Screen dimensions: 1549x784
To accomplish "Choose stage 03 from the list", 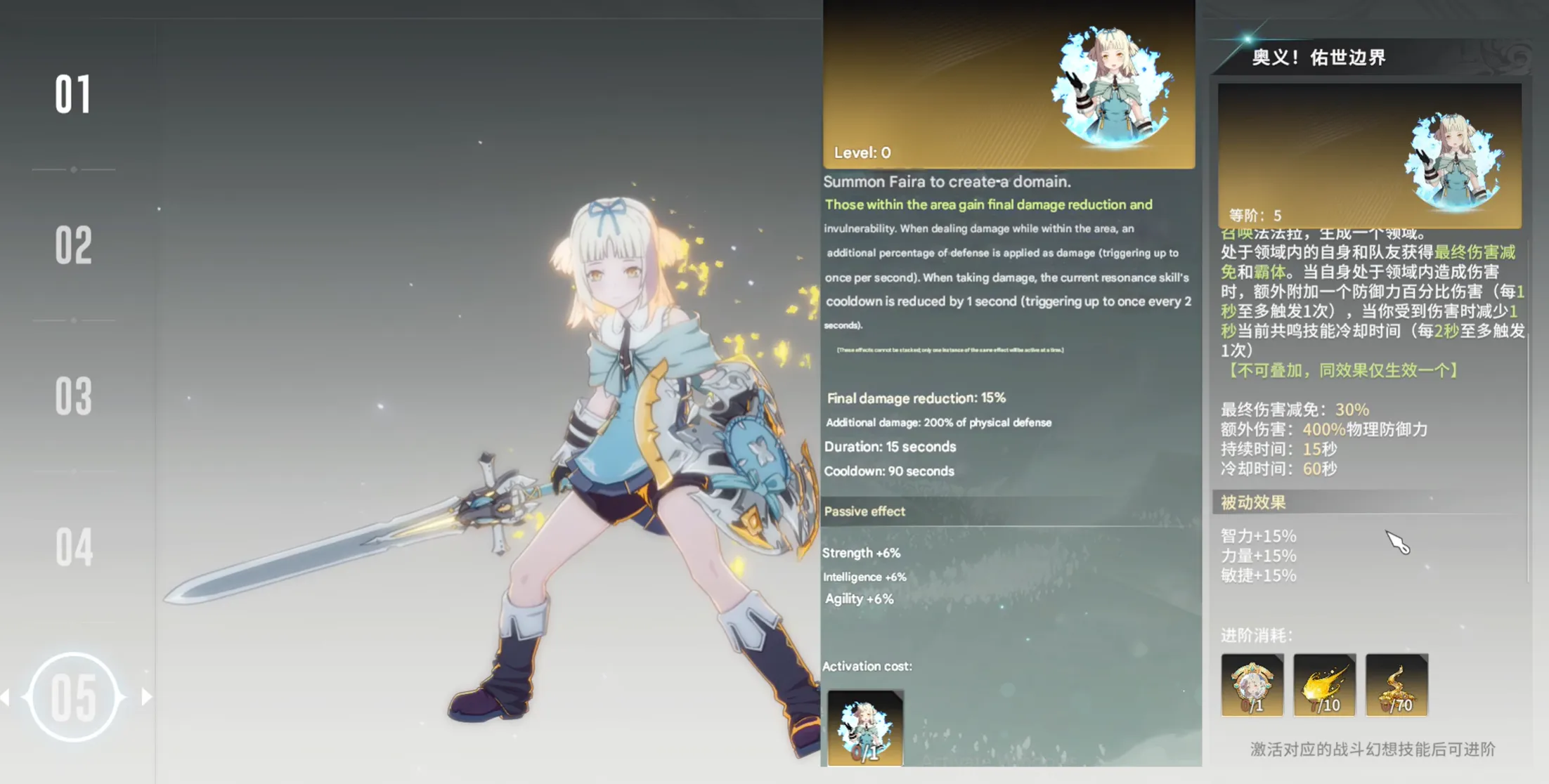I will coord(73,397).
